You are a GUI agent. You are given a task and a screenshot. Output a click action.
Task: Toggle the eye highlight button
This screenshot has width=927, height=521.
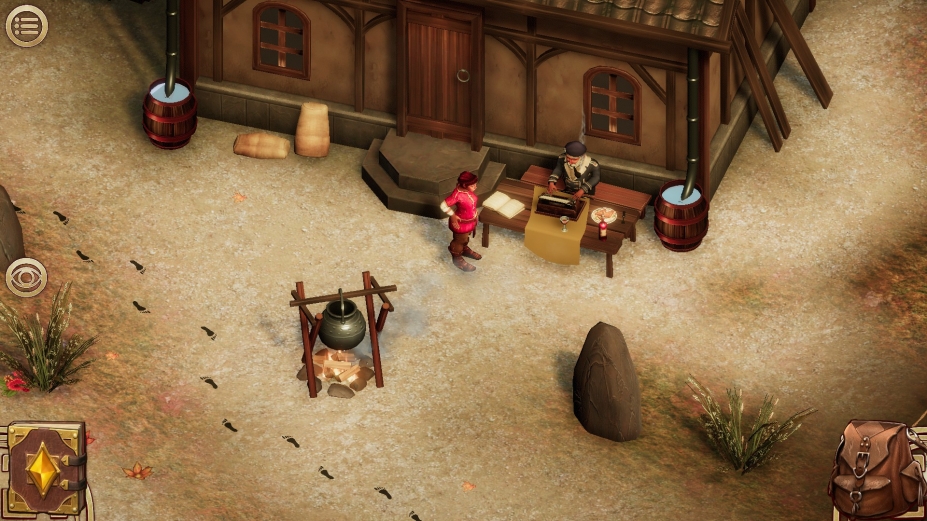(x=26, y=277)
